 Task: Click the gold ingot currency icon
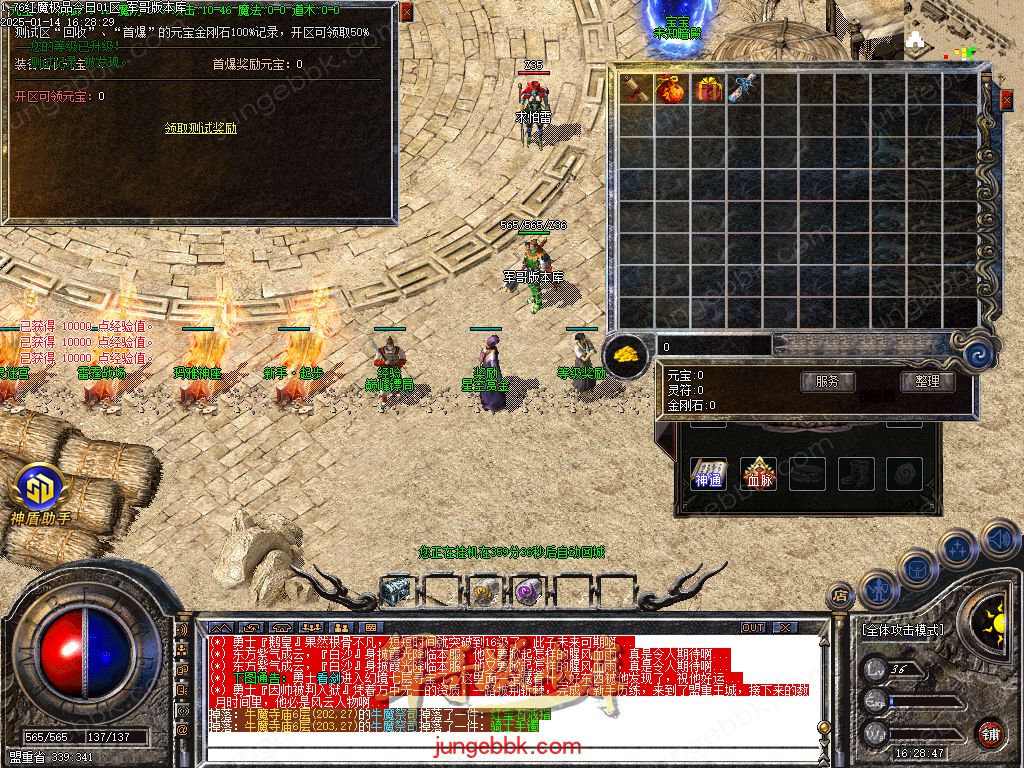tap(626, 353)
